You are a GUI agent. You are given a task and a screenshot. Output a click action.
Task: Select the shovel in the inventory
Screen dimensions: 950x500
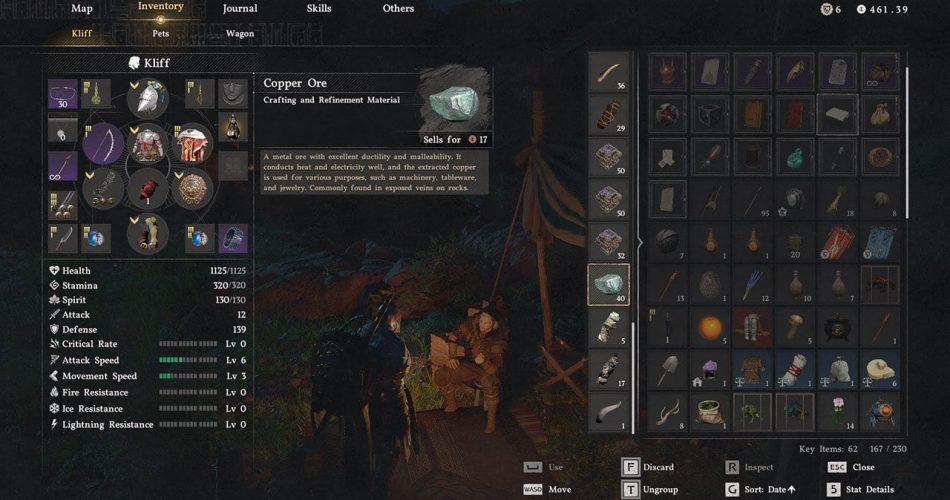(667, 369)
